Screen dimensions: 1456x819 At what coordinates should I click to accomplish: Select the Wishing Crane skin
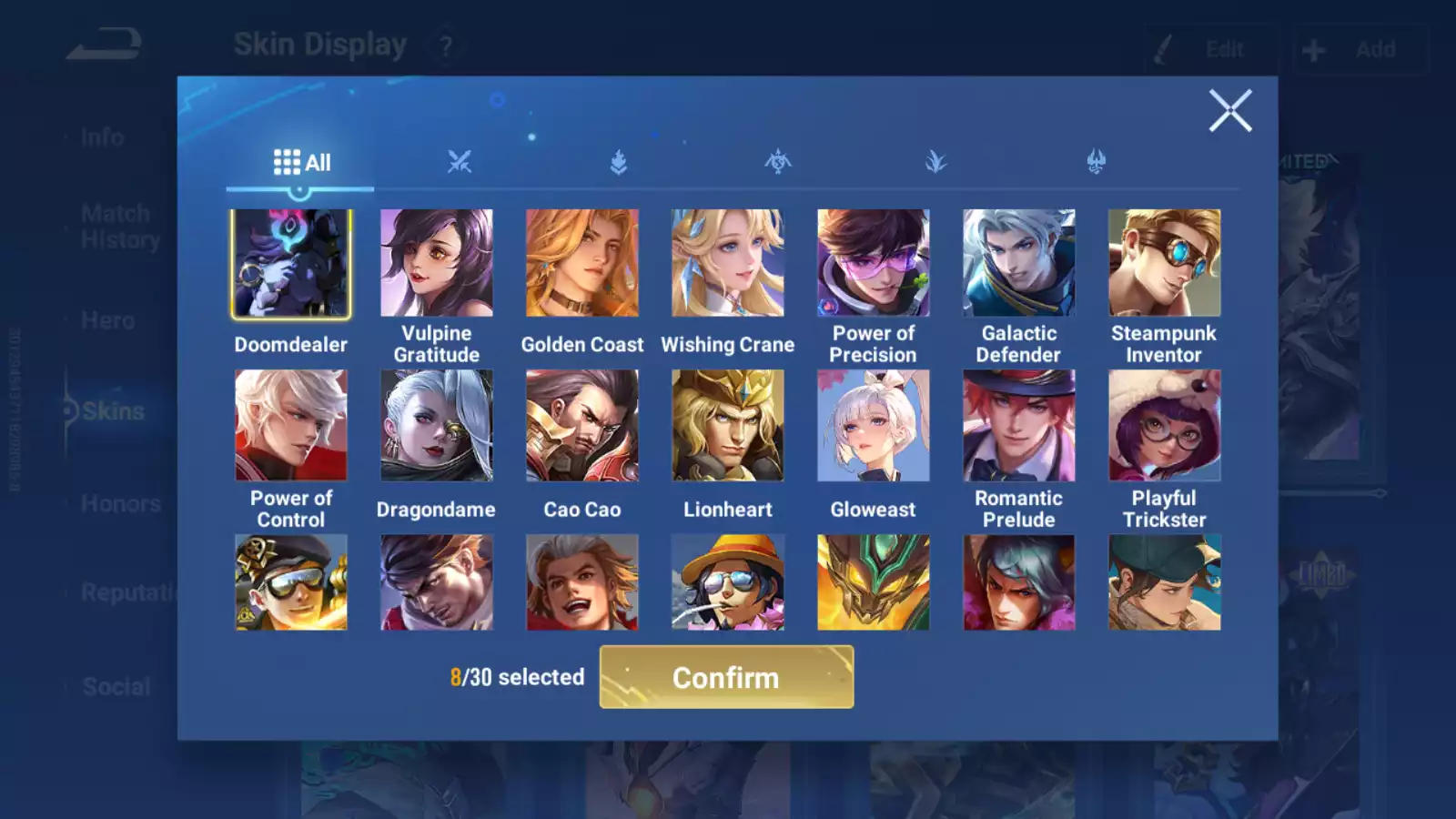tap(728, 264)
